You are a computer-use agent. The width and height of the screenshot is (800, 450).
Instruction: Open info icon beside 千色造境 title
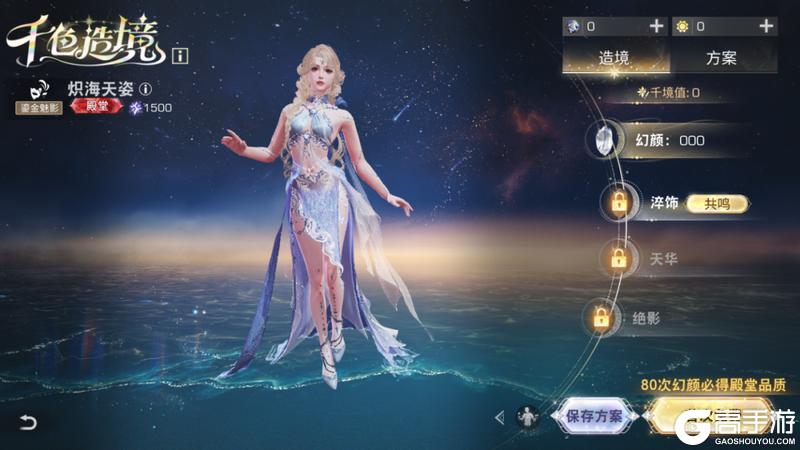pyautogui.click(x=180, y=55)
